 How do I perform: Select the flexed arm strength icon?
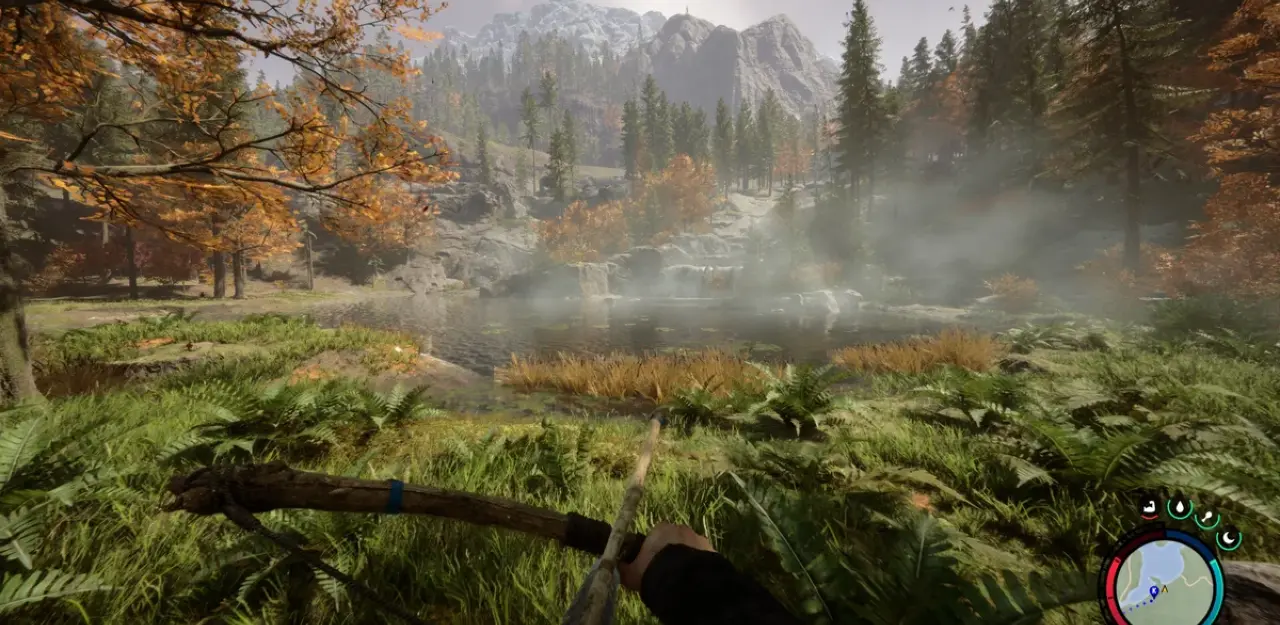click(x=1150, y=508)
